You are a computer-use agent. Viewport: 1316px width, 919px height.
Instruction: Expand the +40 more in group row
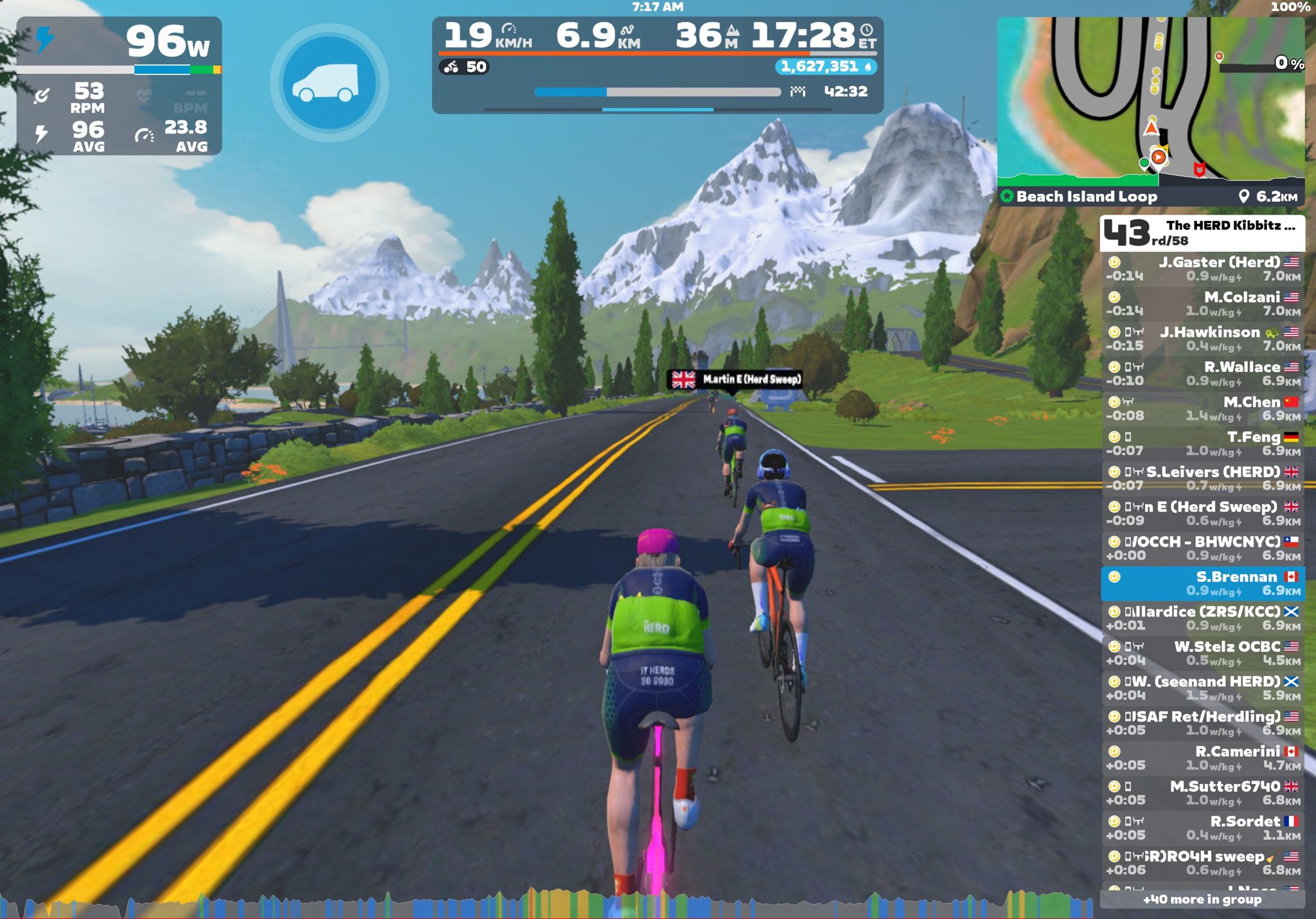tap(1202, 900)
